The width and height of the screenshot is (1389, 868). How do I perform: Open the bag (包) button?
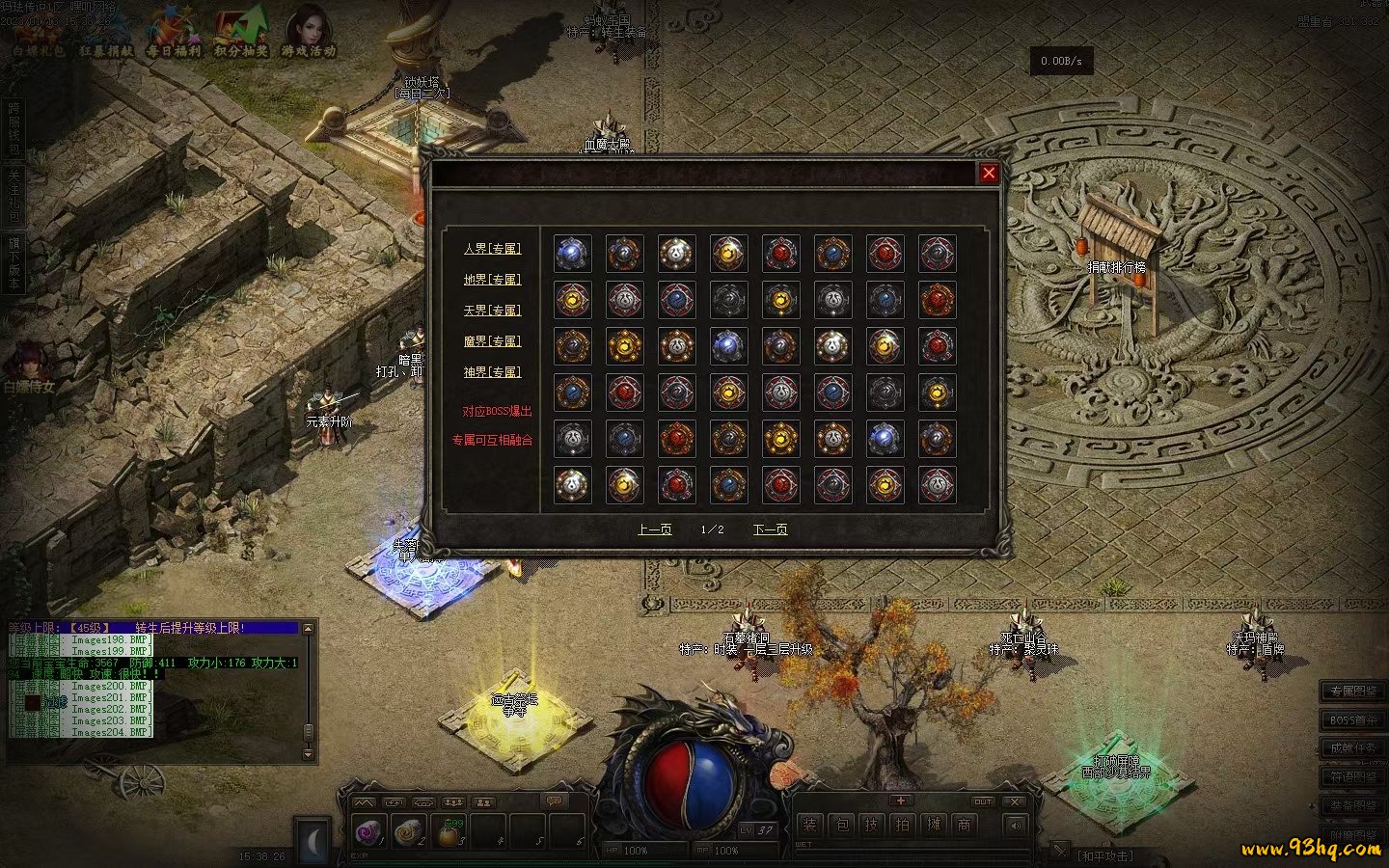(x=841, y=825)
